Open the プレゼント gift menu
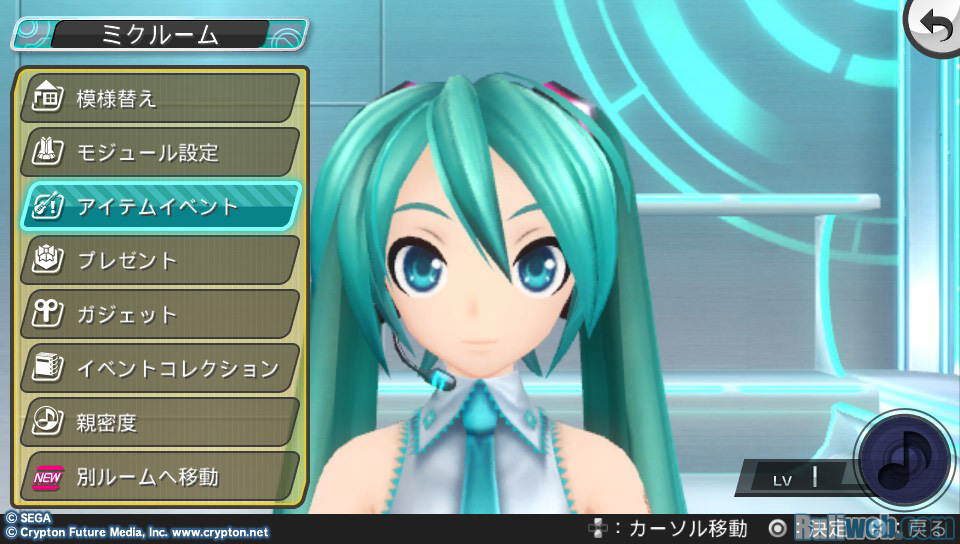960x544 pixels. click(160, 261)
